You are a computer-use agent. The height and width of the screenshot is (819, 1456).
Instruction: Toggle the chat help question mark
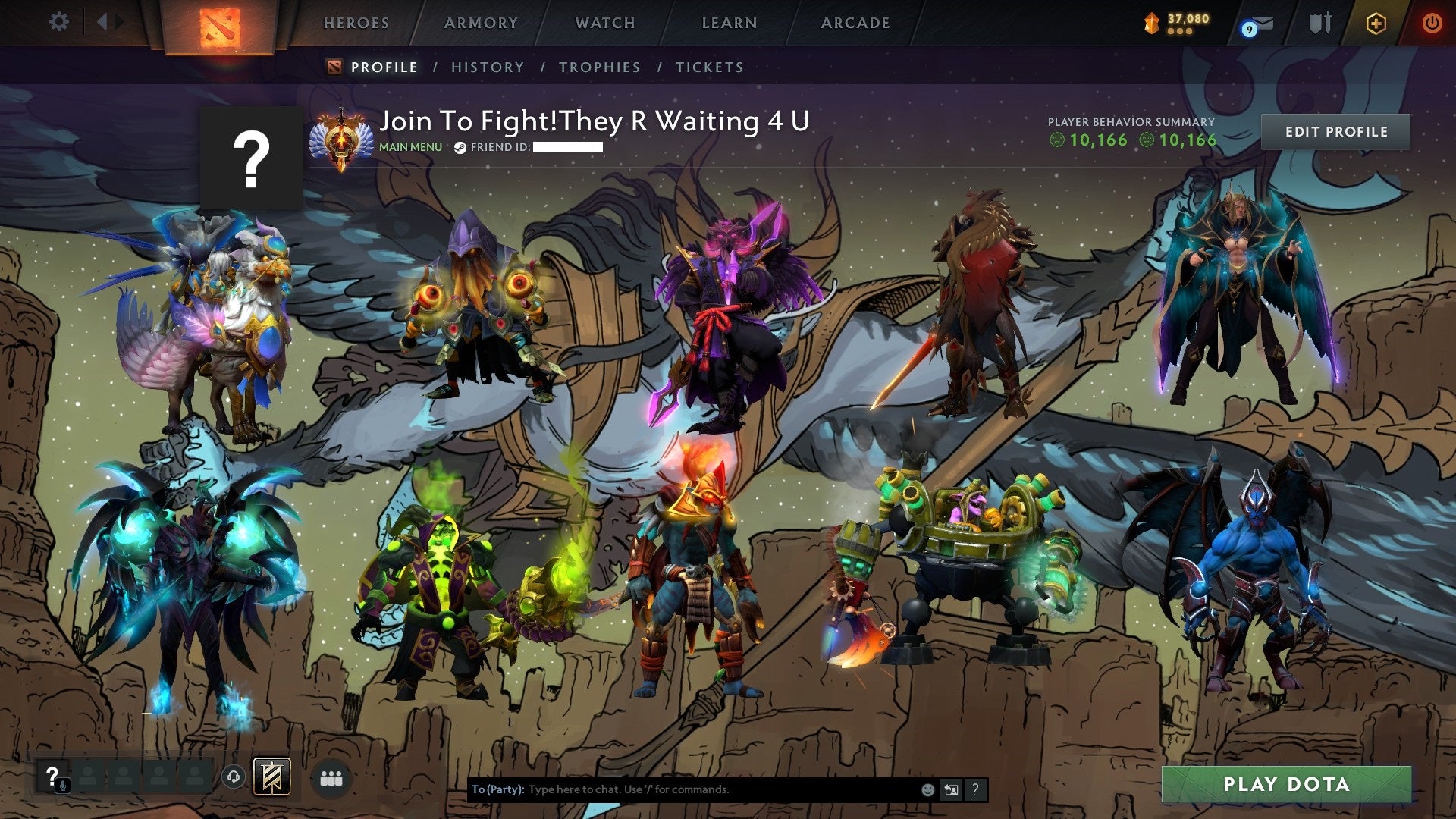click(x=975, y=789)
